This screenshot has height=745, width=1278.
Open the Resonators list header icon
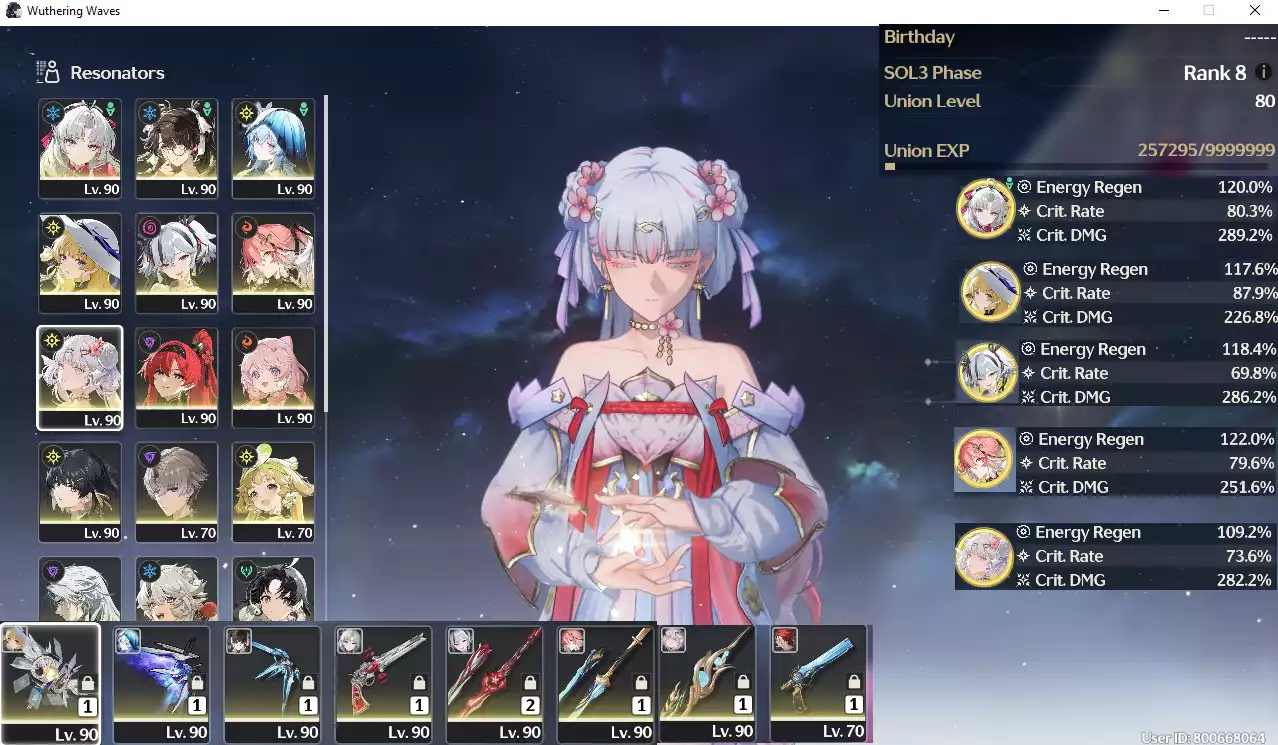(x=47, y=72)
